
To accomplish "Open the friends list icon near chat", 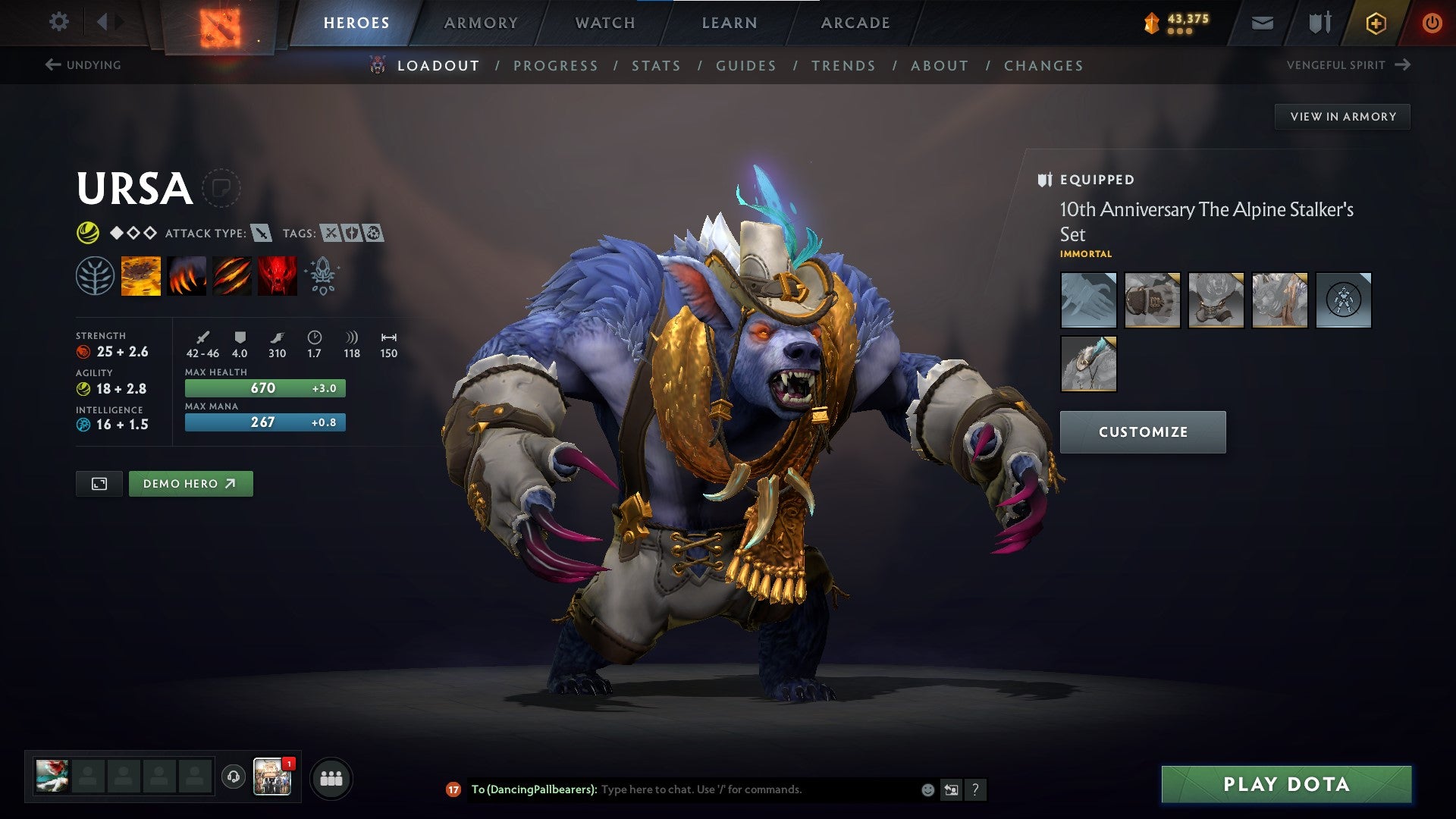I will pyautogui.click(x=331, y=777).
